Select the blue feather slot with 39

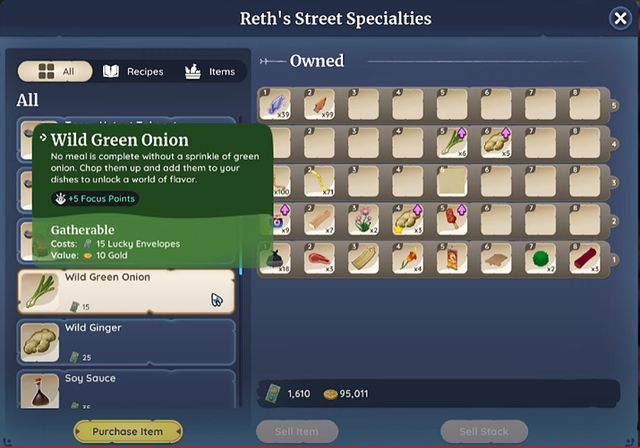tap(276, 104)
